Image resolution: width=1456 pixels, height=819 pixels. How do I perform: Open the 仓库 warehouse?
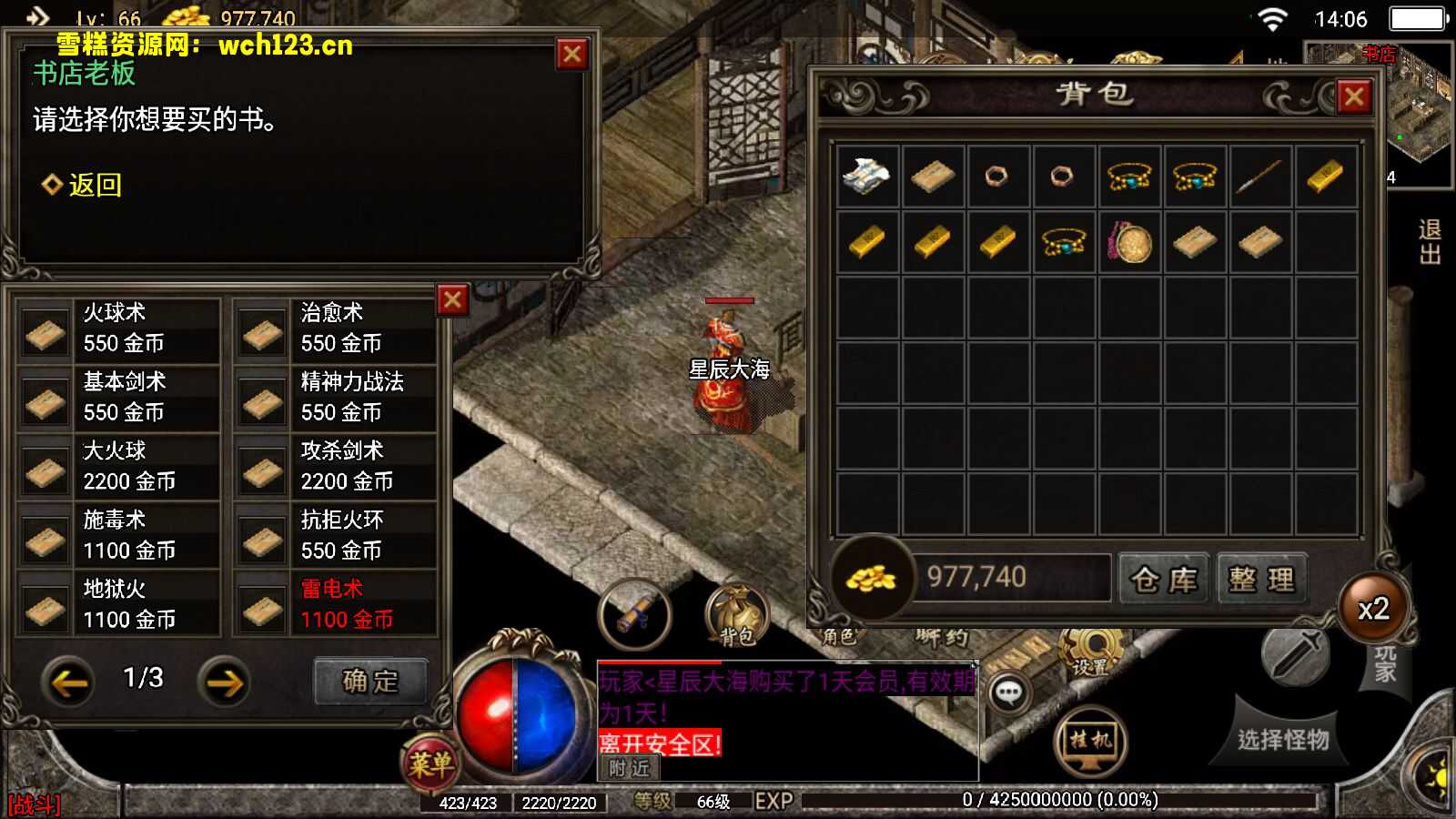click(1164, 579)
